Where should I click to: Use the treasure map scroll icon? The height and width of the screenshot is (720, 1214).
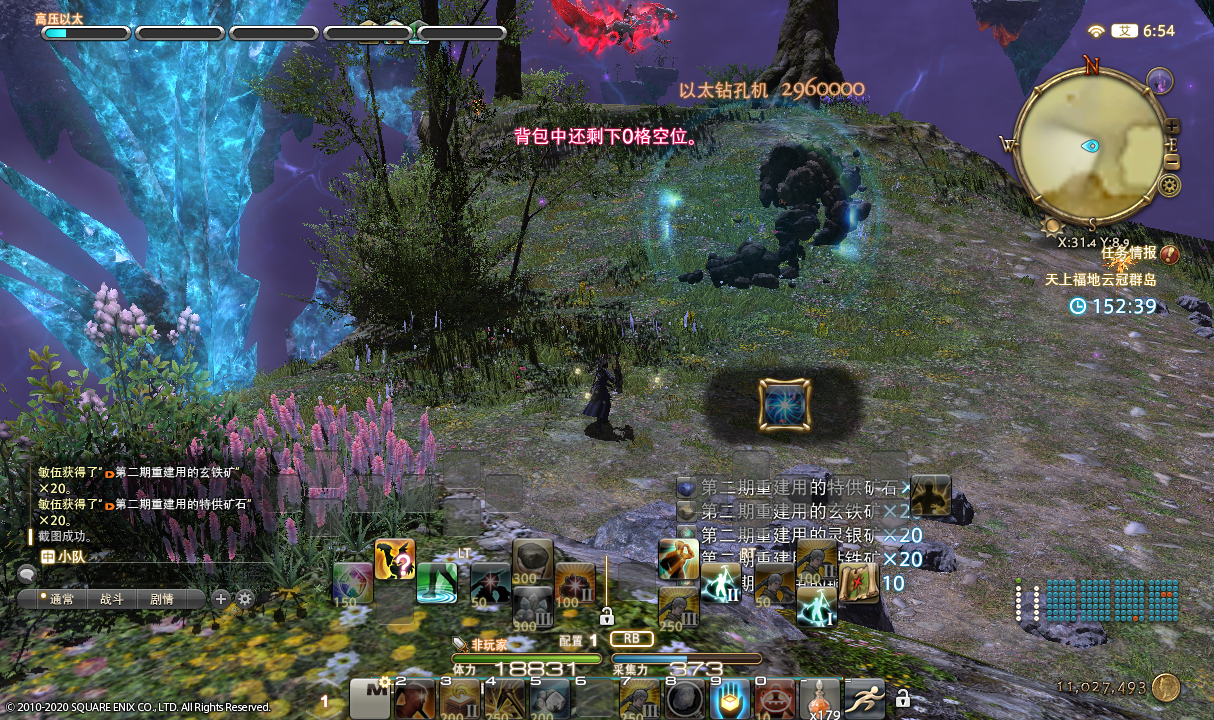click(x=858, y=584)
